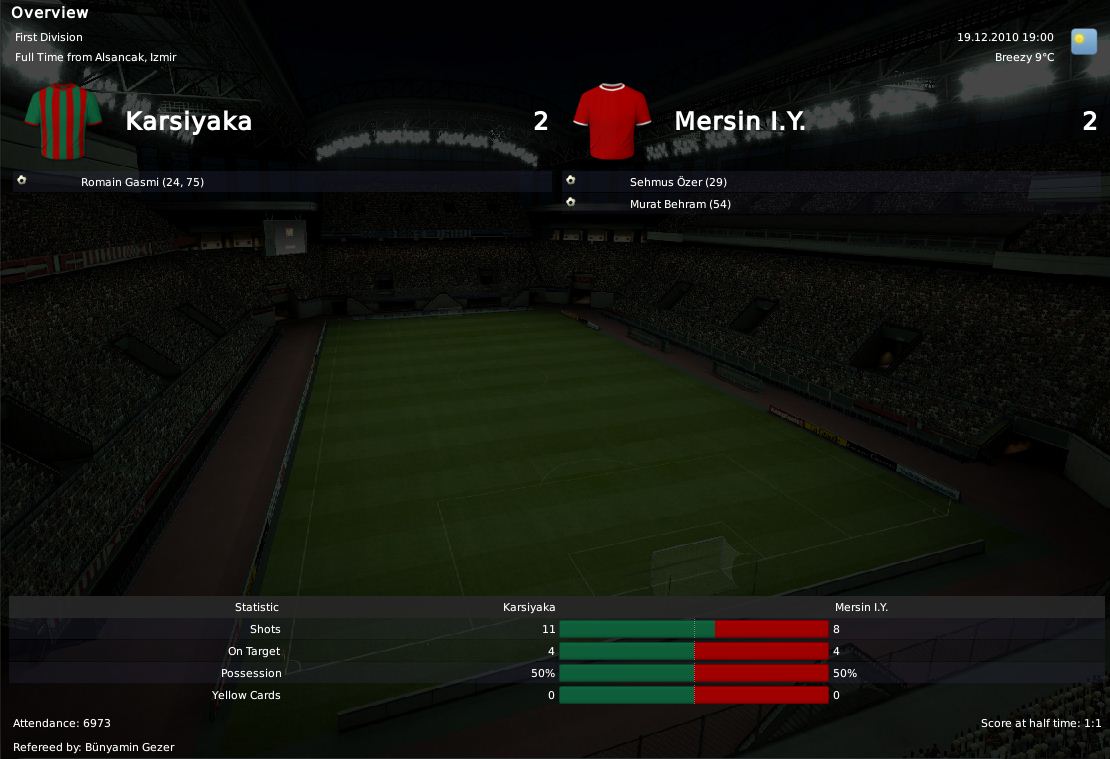Click the Karsiyaka red-green striped kit

point(63,121)
